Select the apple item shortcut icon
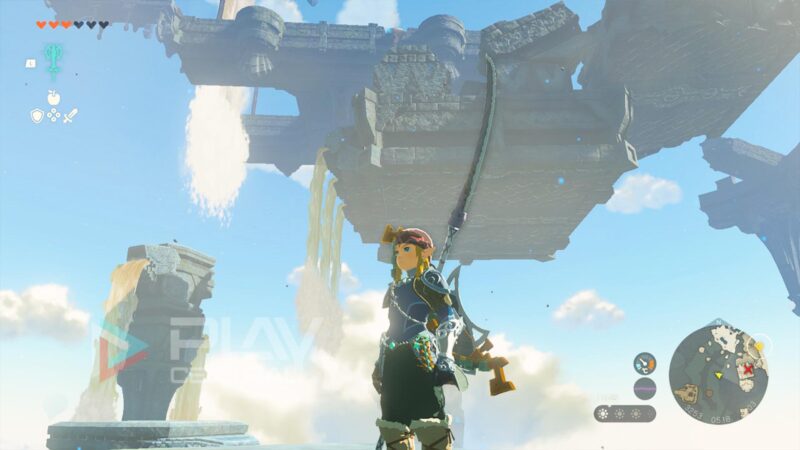This screenshot has width=800, height=450. pyautogui.click(x=53, y=99)
